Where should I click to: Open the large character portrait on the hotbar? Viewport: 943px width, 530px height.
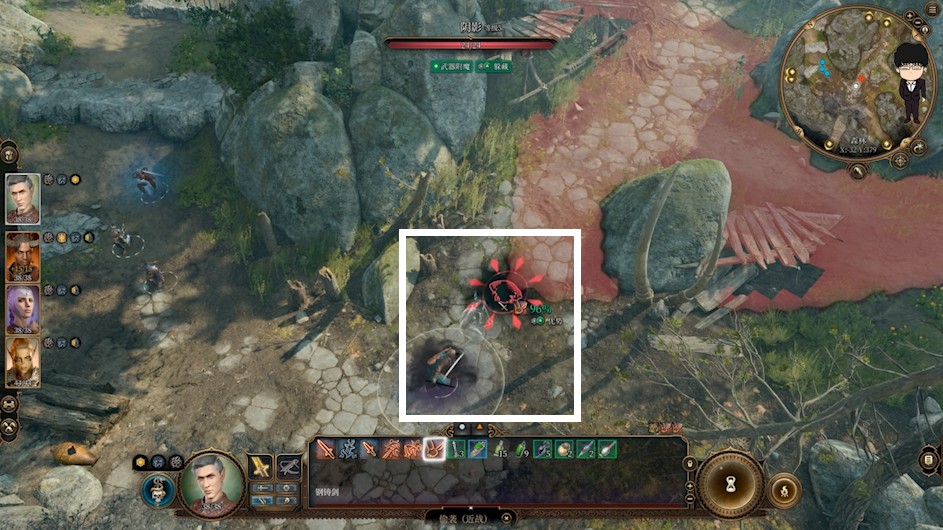pyautogui.click(x=211, y=485)
